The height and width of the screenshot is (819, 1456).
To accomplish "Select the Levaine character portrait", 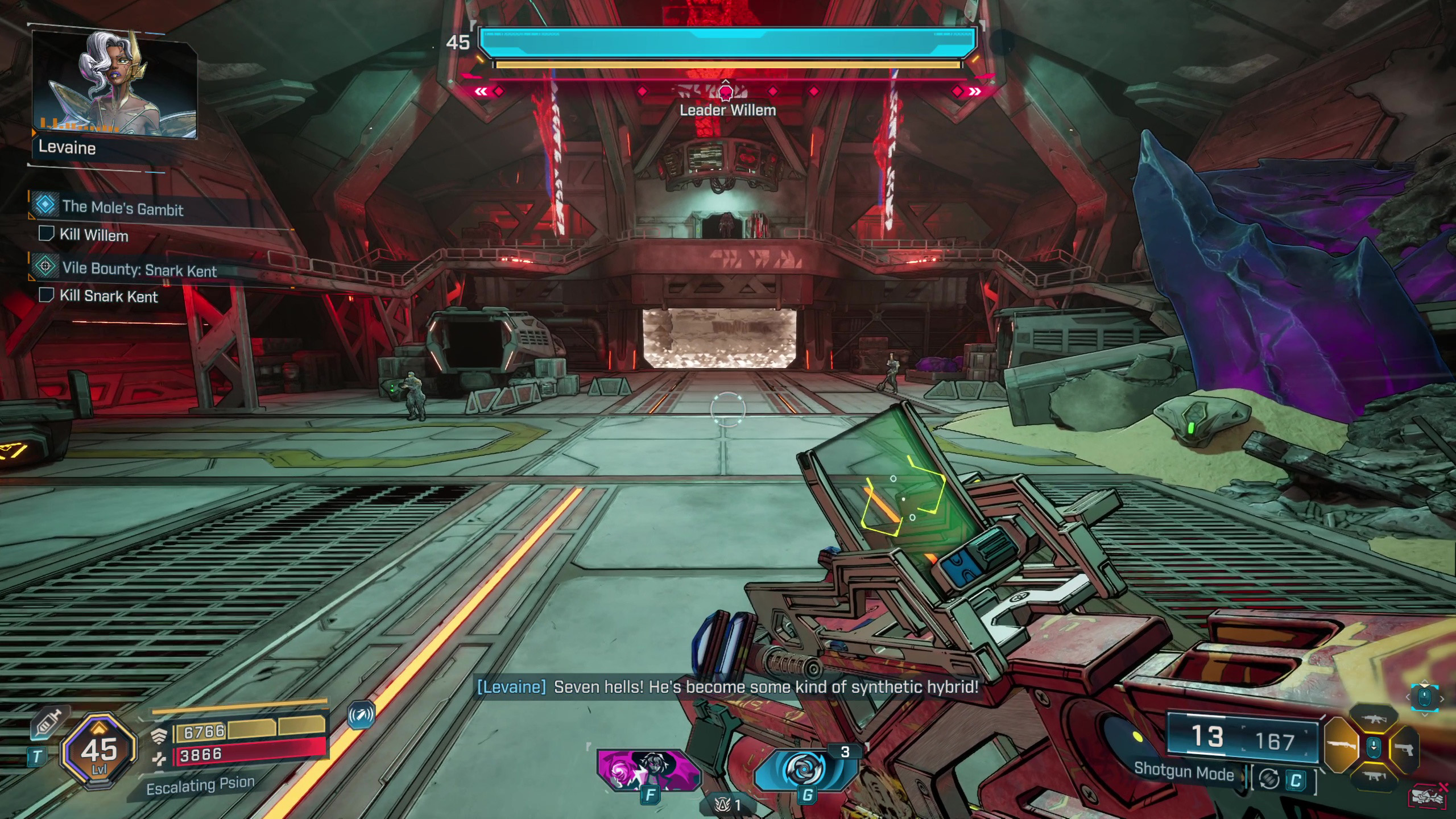I will coord(114,84).
